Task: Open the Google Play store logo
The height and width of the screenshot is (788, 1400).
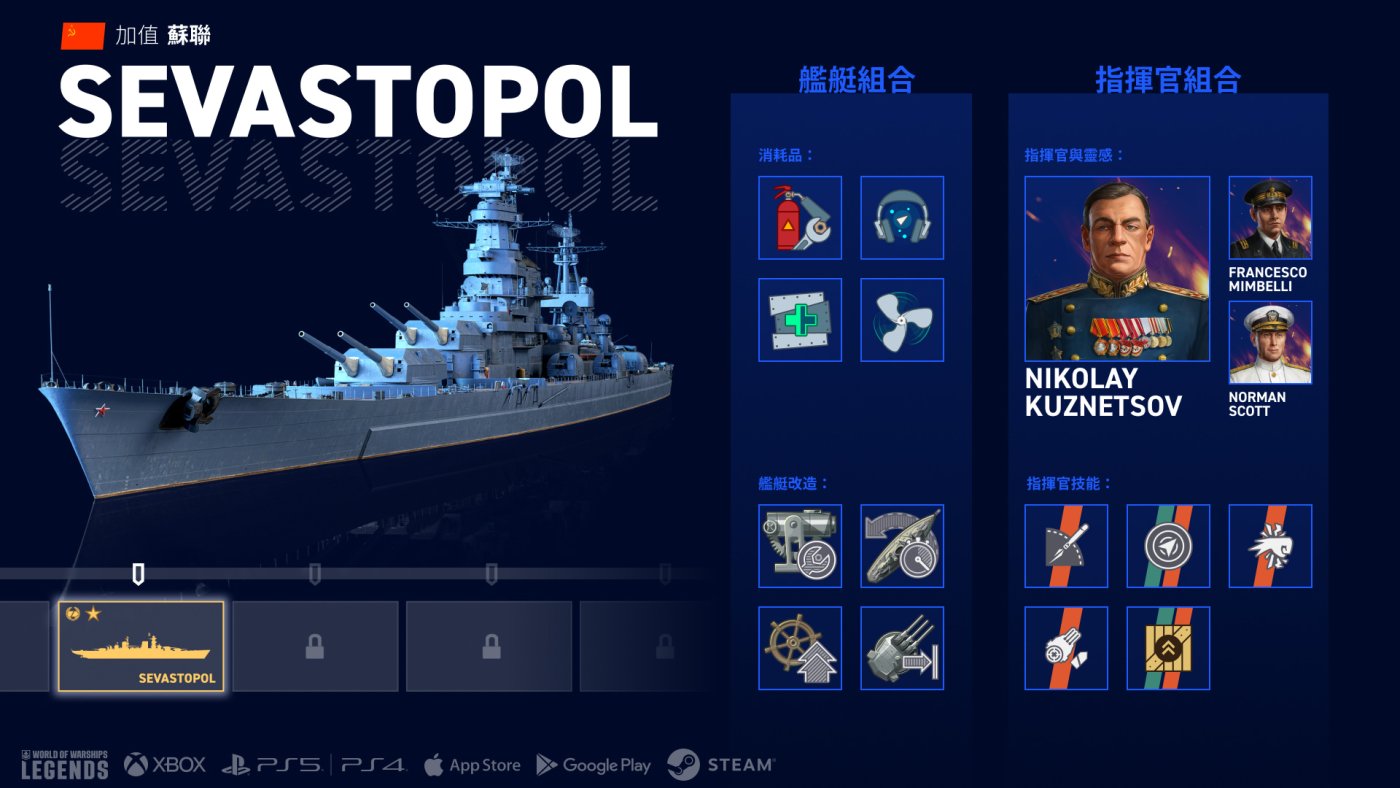Action: [x=594, y=765]
